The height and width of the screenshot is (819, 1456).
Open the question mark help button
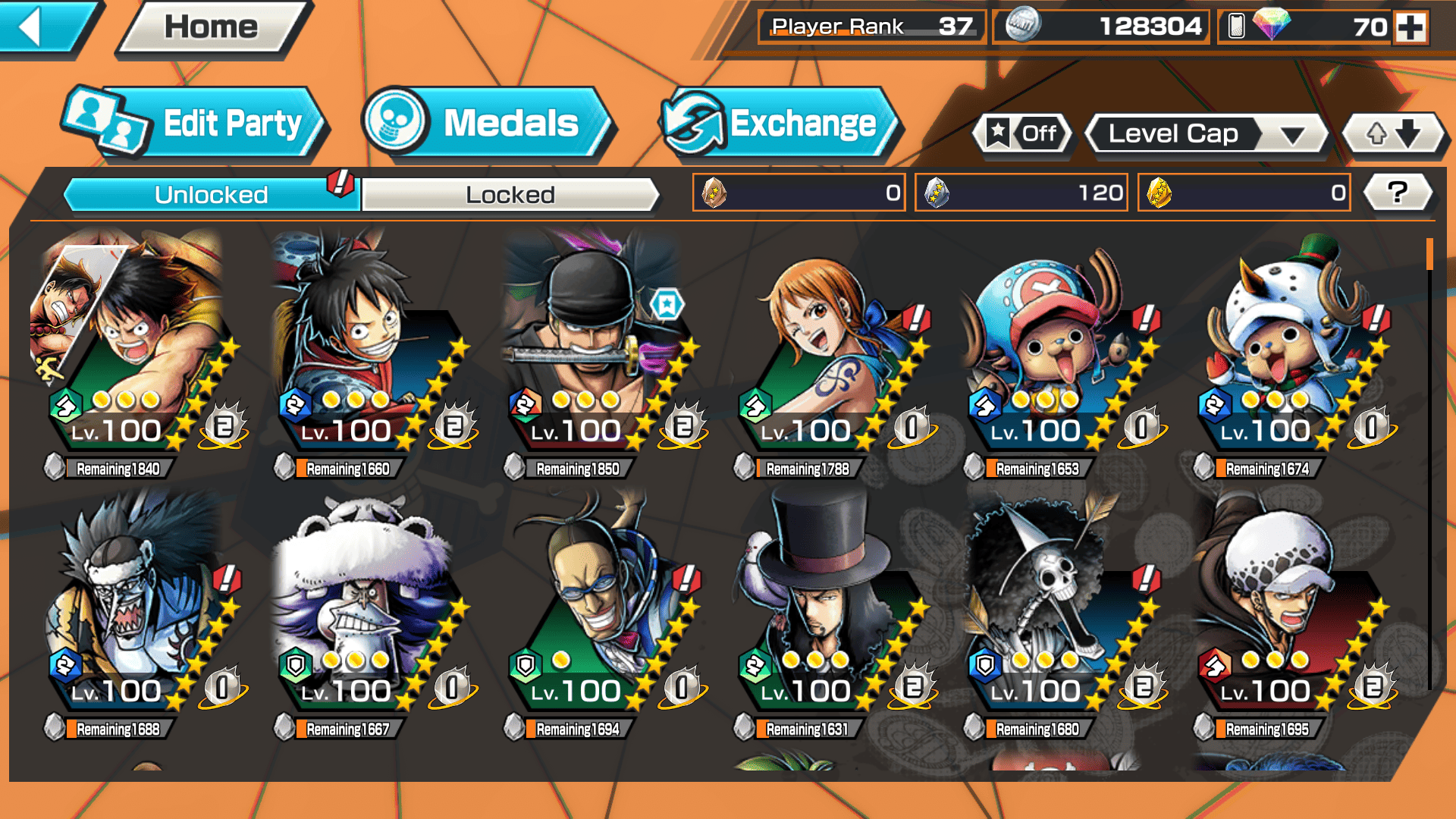coord(1398,193)
